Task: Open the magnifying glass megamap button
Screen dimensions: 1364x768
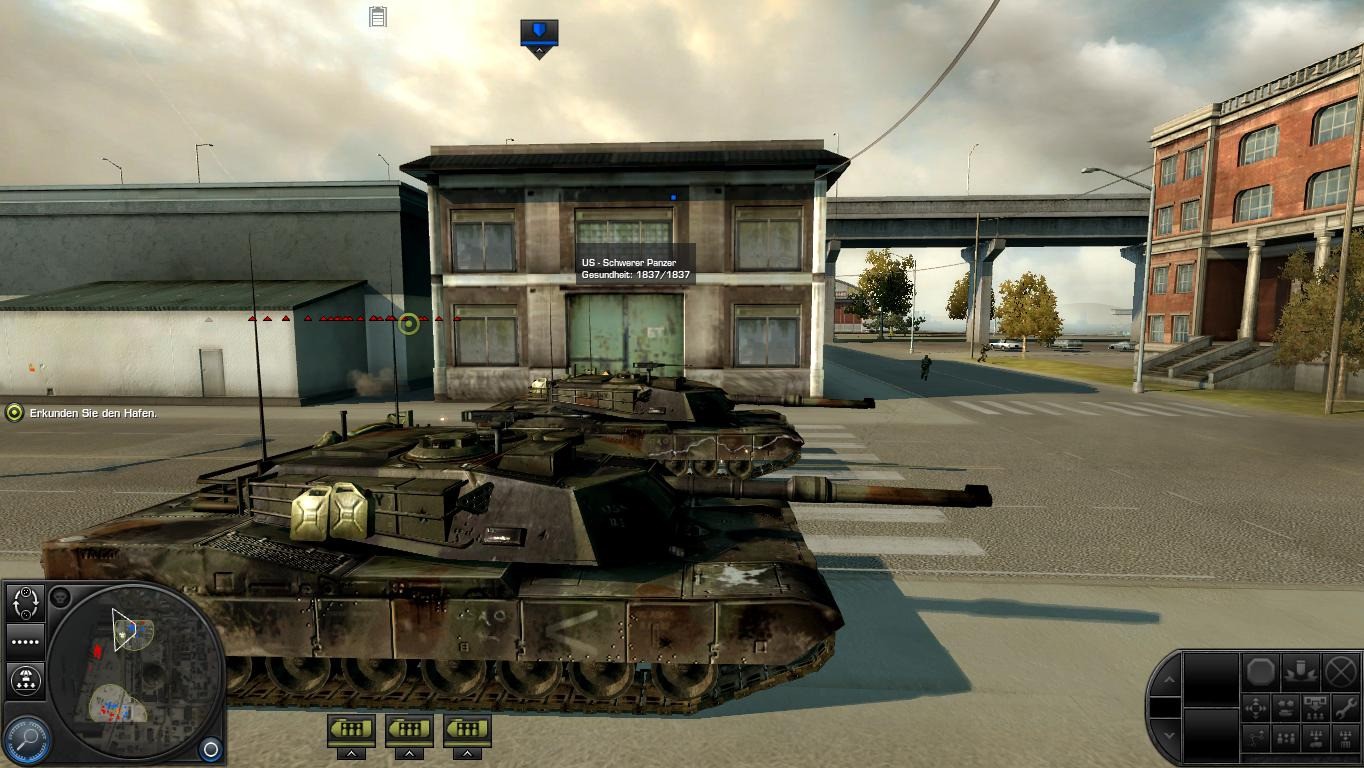Action: click(27, 738)
